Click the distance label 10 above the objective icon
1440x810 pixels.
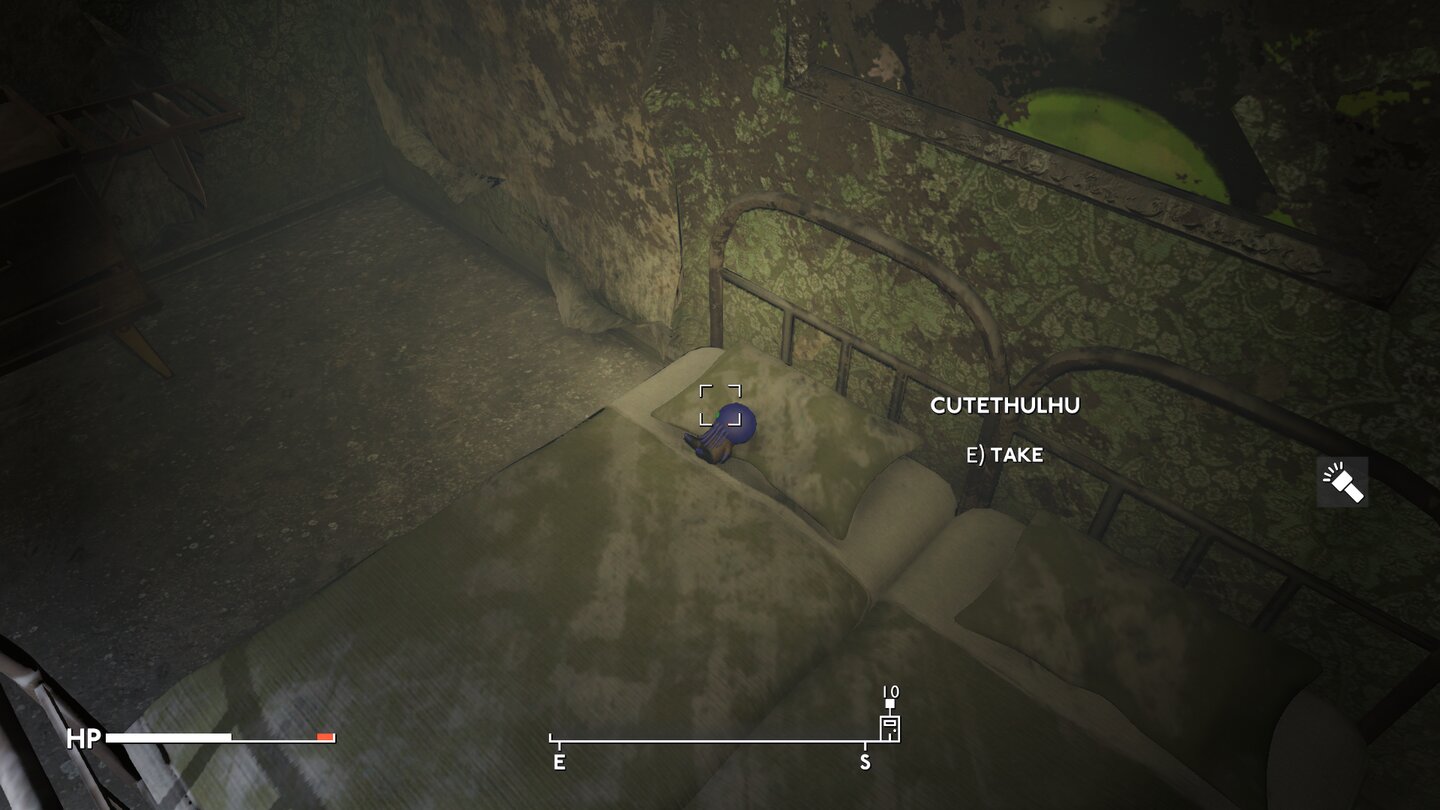(890, 691)
